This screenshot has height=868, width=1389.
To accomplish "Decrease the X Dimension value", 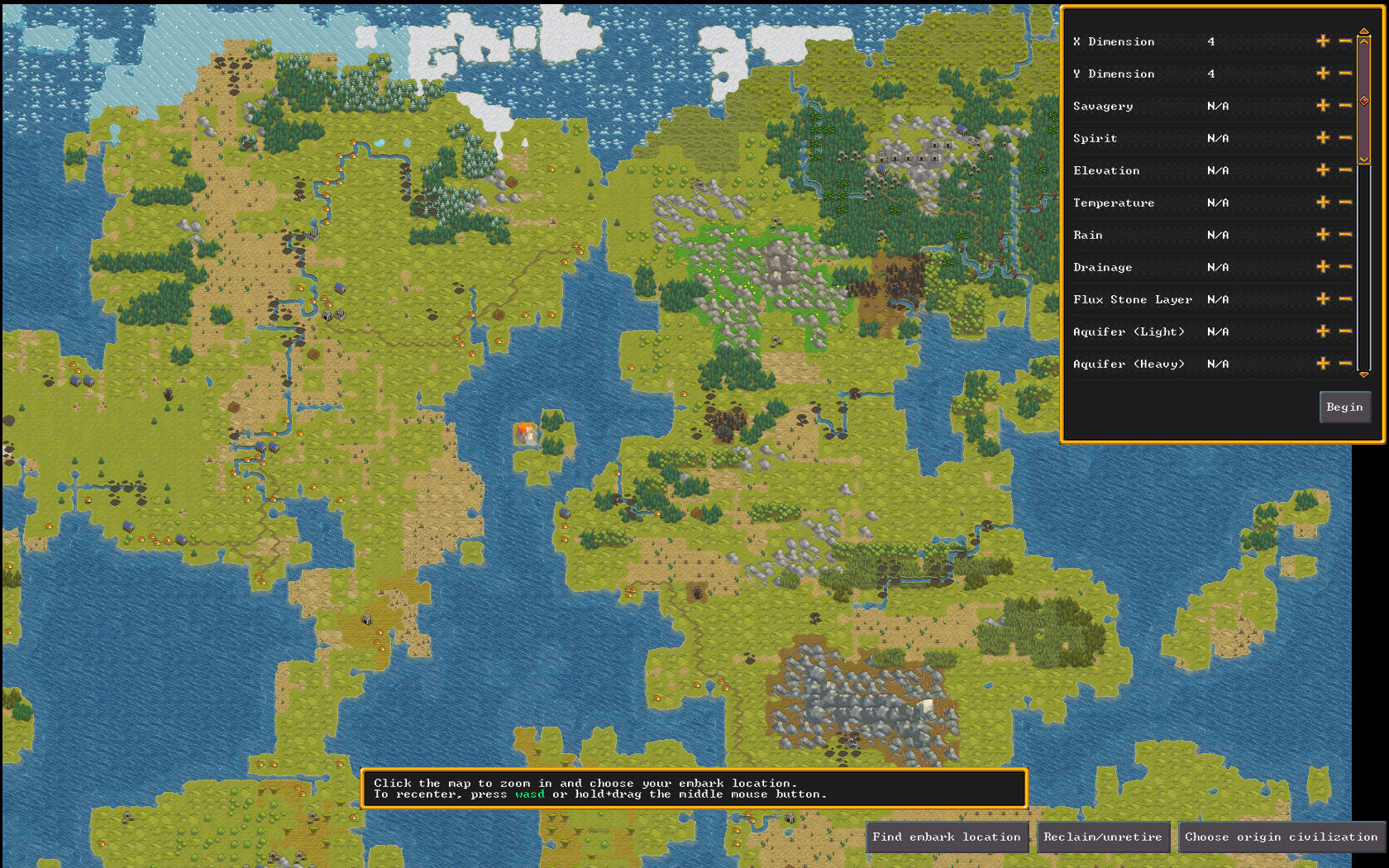I will 1345,41.
